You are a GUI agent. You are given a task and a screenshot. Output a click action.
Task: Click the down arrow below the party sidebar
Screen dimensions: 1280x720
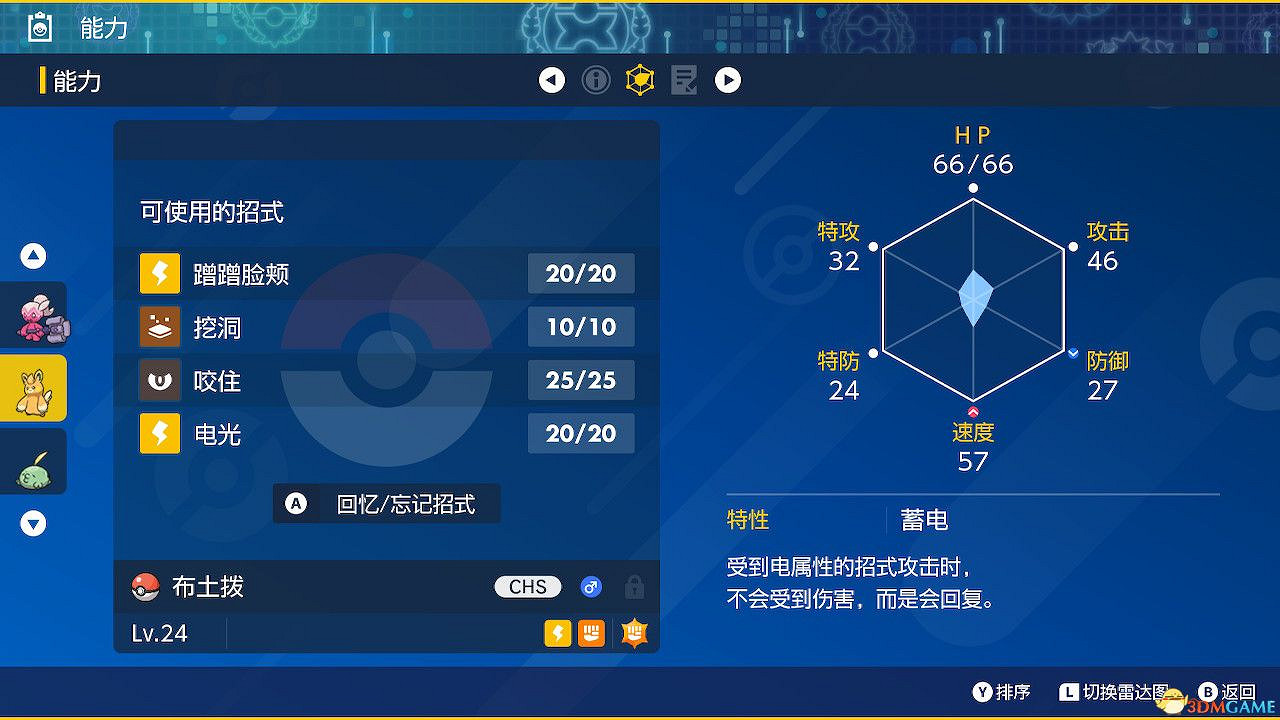click(32, 523)
